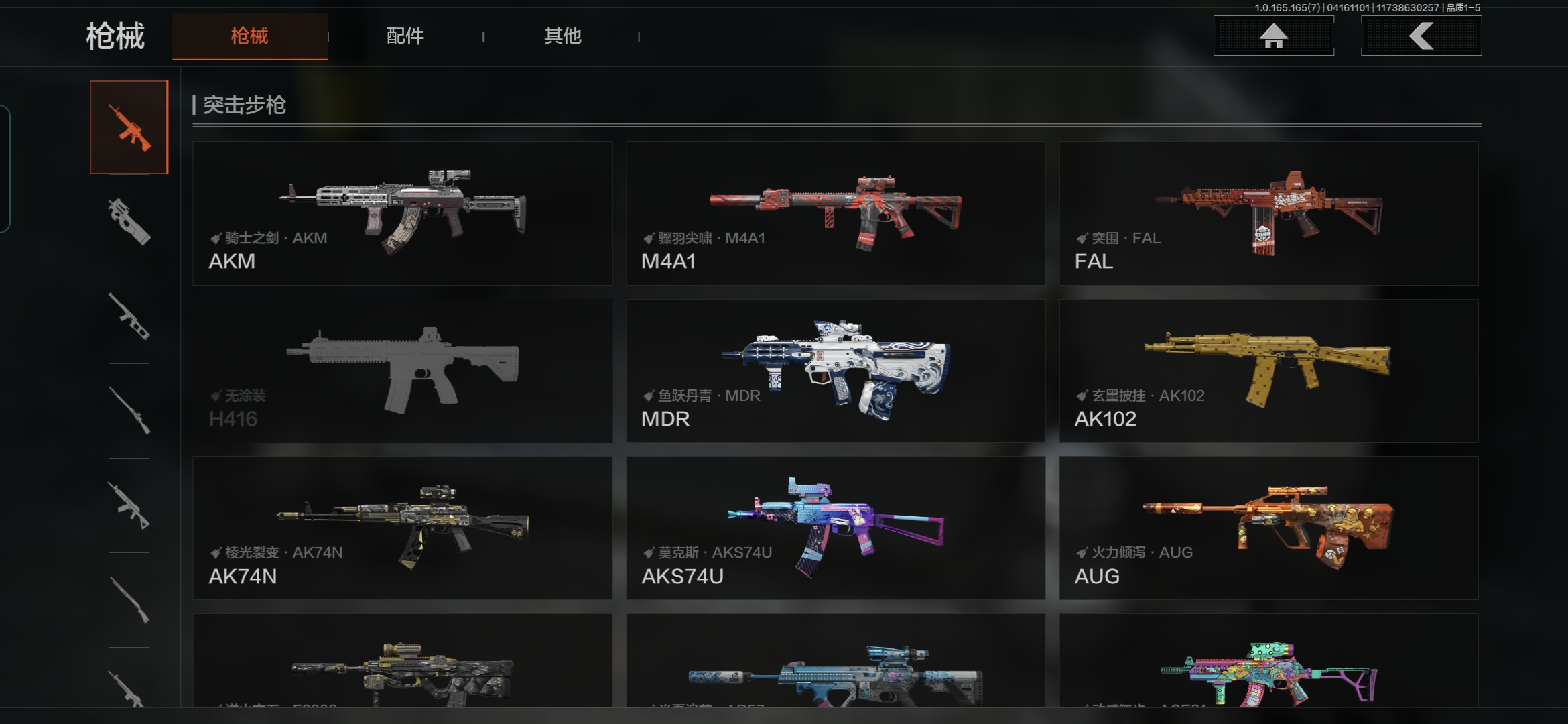Screen dimensions: 1568x724
Task: Open the 配件 tab
Action: [405, 36]
